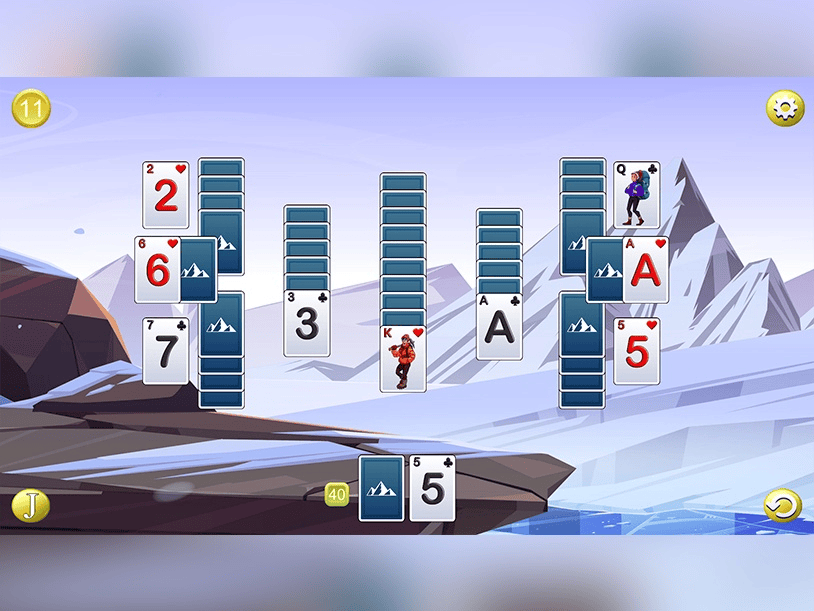The height and width of the screenshot is (611, 814).
Task: Select the Queen of clubs card
Action: [636, 195]
